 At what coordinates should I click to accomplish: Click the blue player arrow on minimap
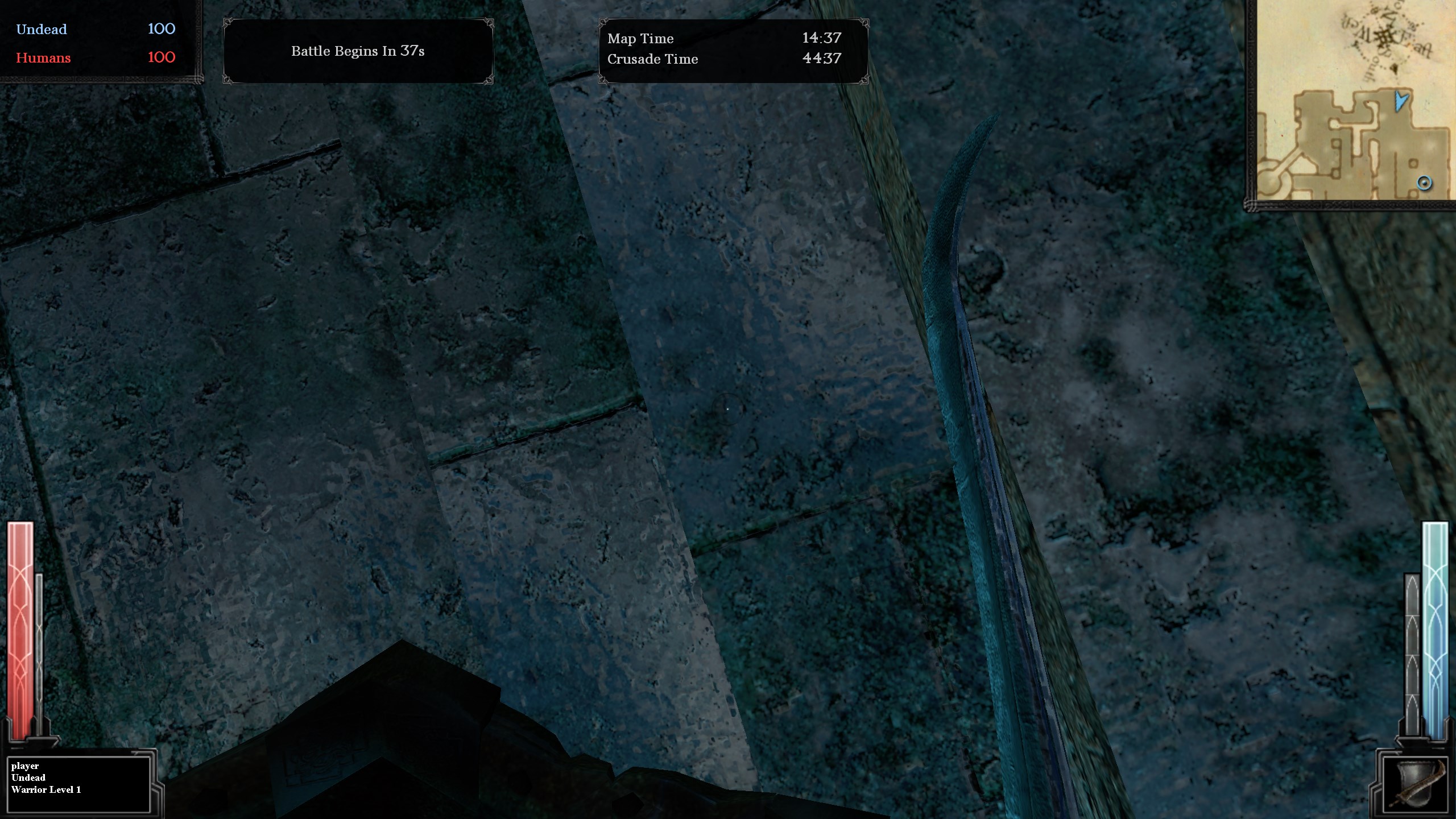coord(1401,101)
